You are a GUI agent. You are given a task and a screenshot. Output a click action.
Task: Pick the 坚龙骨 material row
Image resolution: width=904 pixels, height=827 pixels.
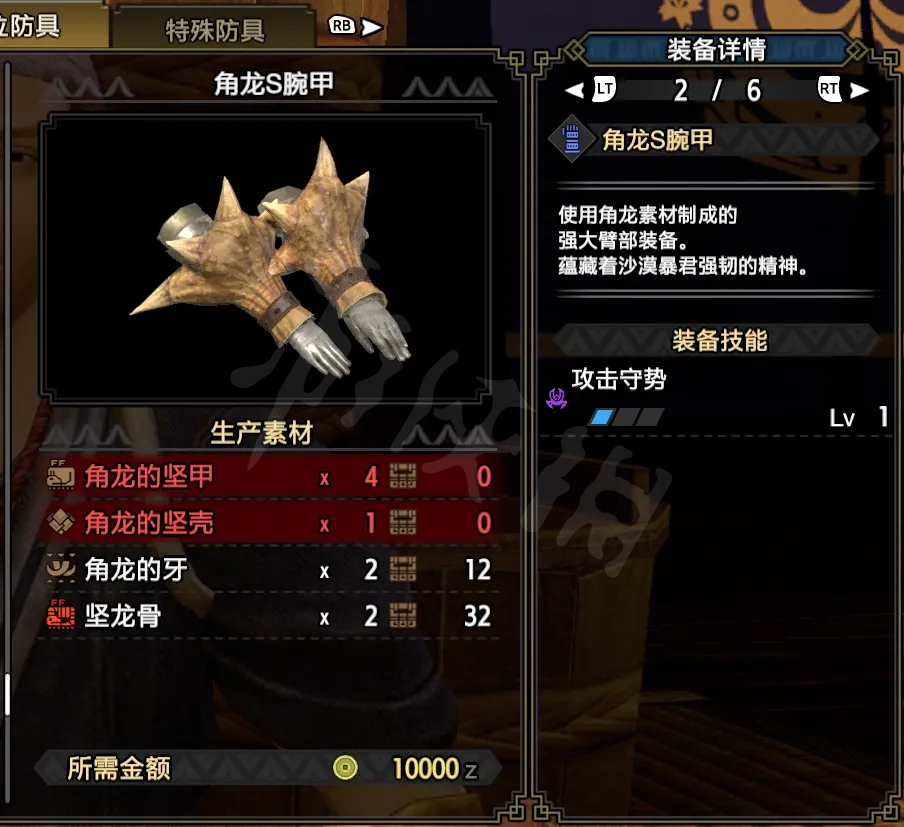[269, 617]
